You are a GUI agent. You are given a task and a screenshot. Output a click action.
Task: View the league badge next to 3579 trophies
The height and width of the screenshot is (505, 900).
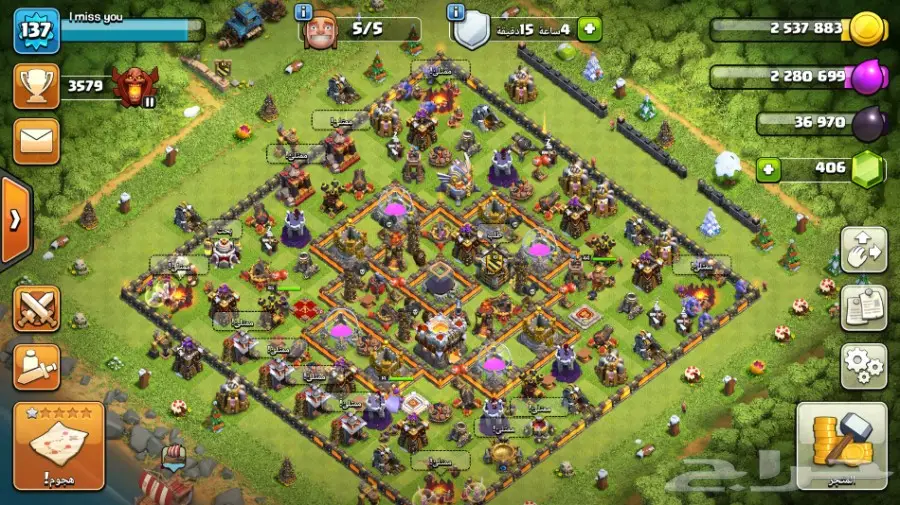134,87
